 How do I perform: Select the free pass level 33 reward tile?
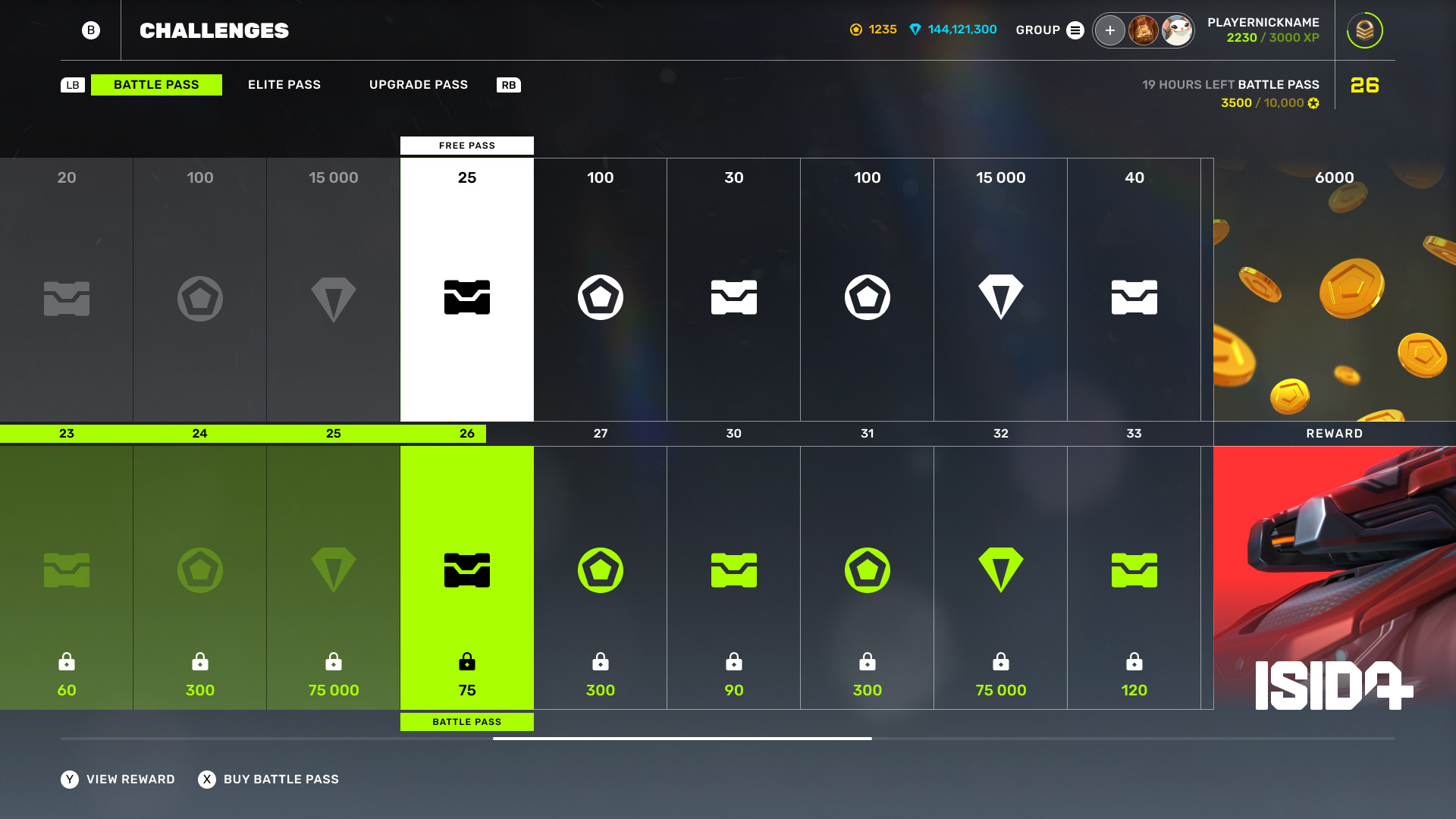pyautogui.click(x=1134, y=290)
